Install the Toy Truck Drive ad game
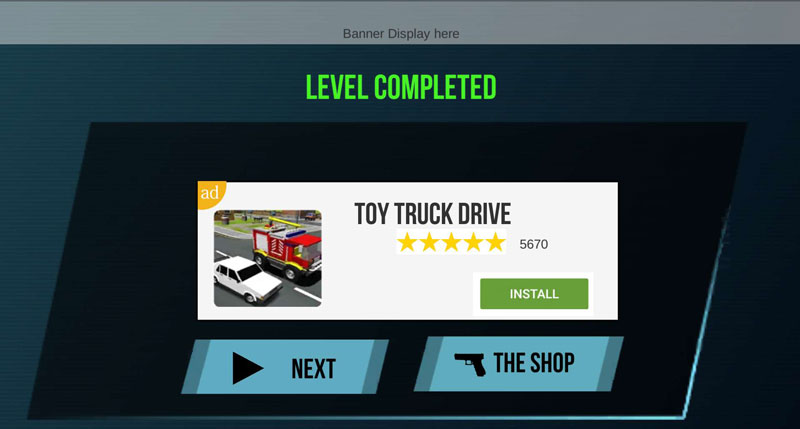The image size is (800, 429). click(x=534, y=294)
